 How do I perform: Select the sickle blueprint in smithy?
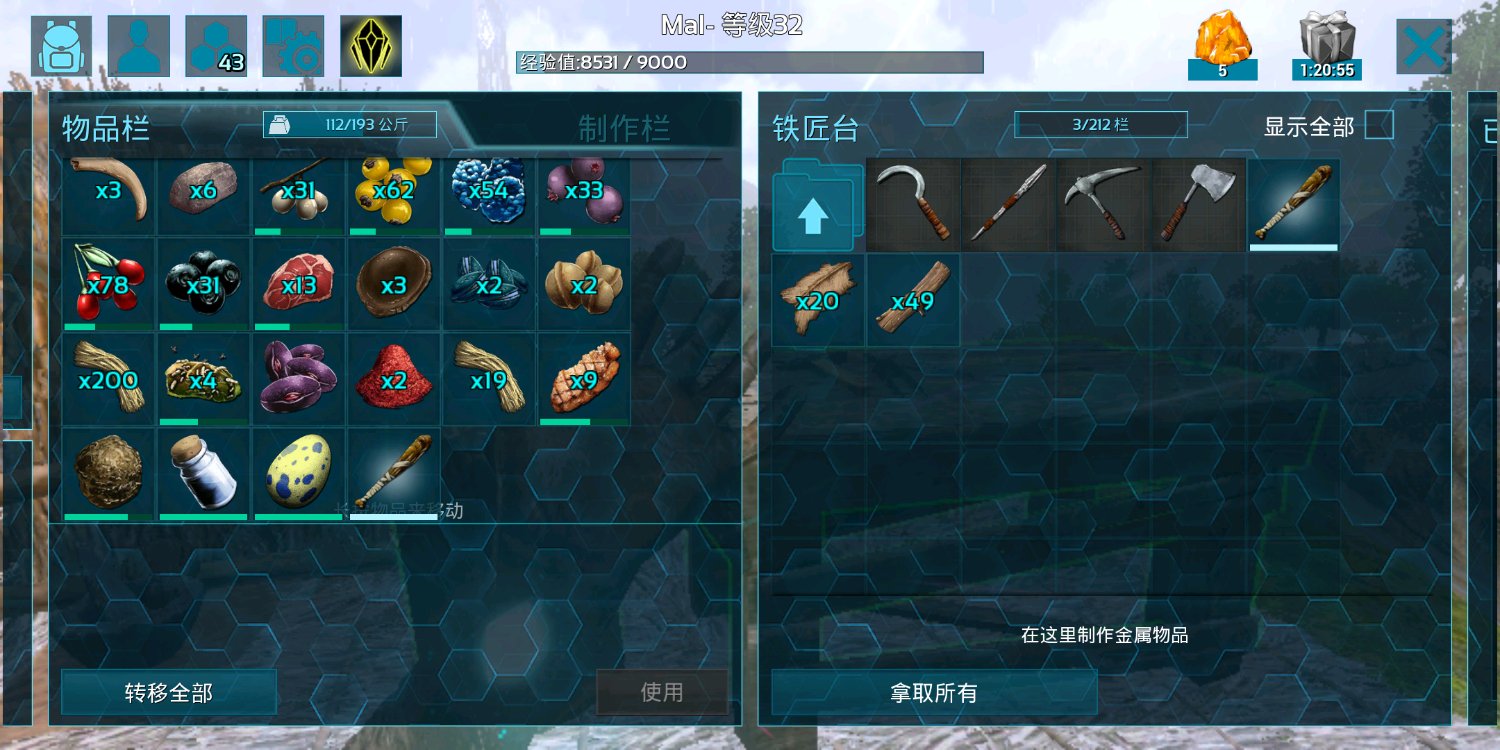pyautogui.click(x=913, y=203)
